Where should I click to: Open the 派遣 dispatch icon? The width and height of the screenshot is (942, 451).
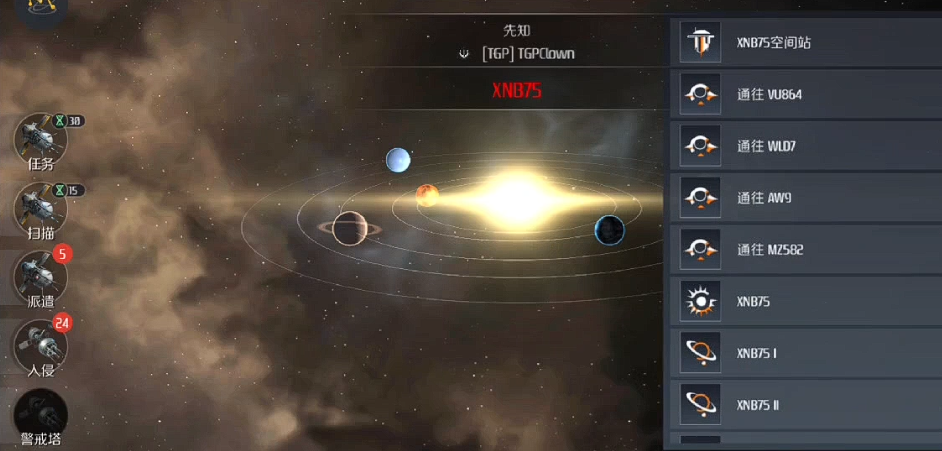tap(40, 277)
